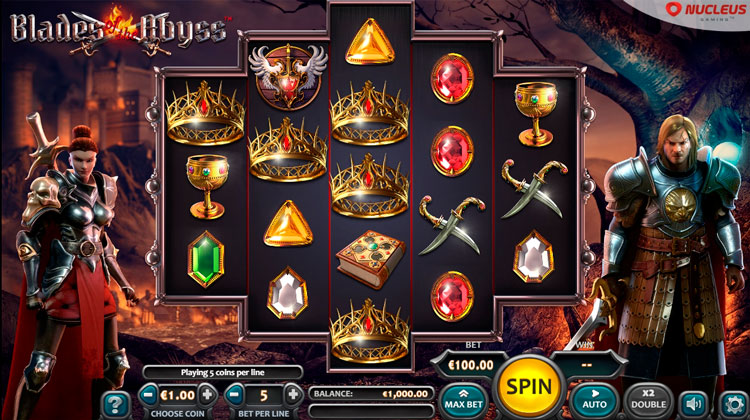This screenshot has height=420, width=750.
Task: Toggle the sound speaker icon
Action: (693, 403)
